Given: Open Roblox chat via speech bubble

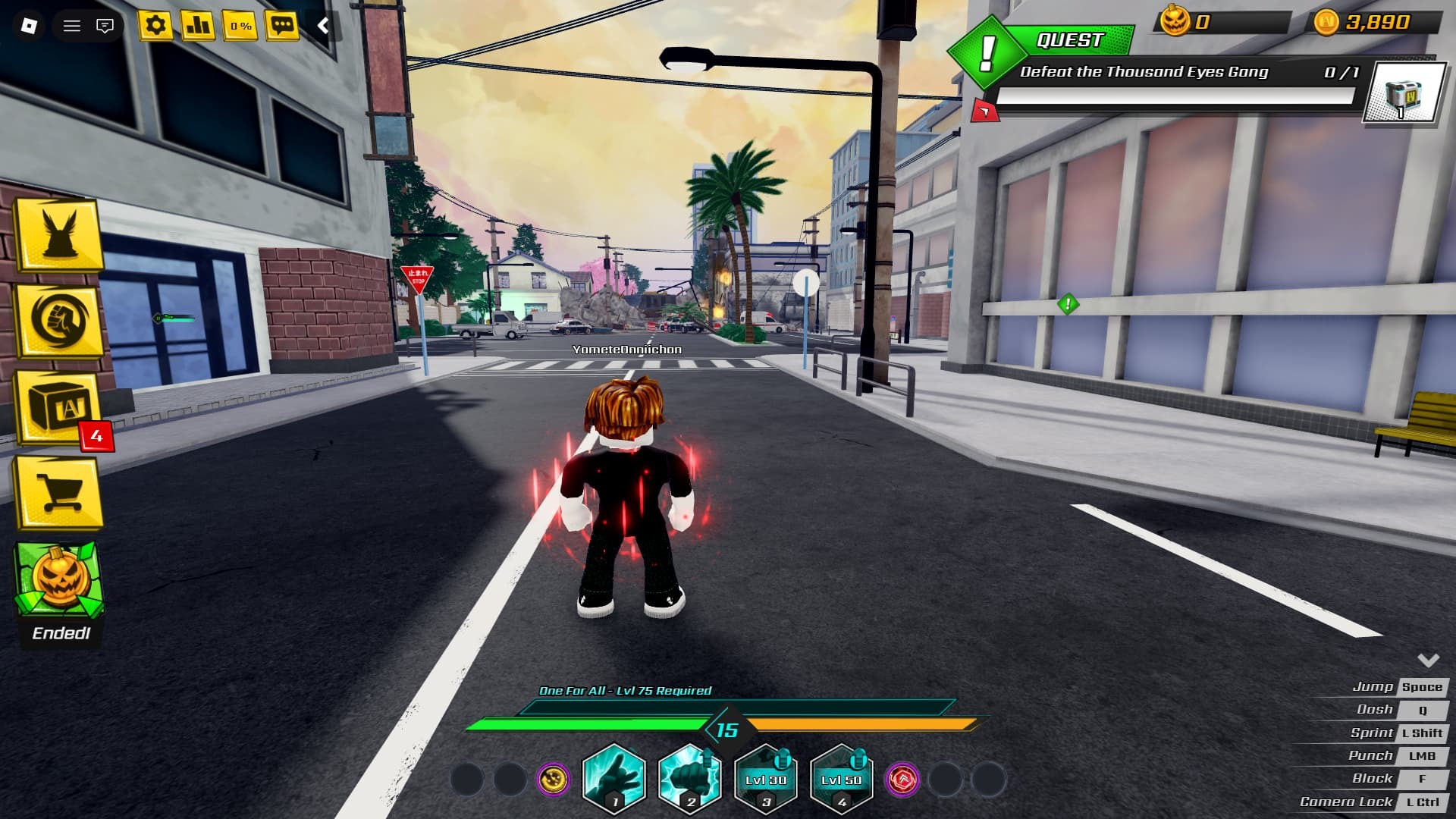Looking at the screenshot, I should (106, 26).
